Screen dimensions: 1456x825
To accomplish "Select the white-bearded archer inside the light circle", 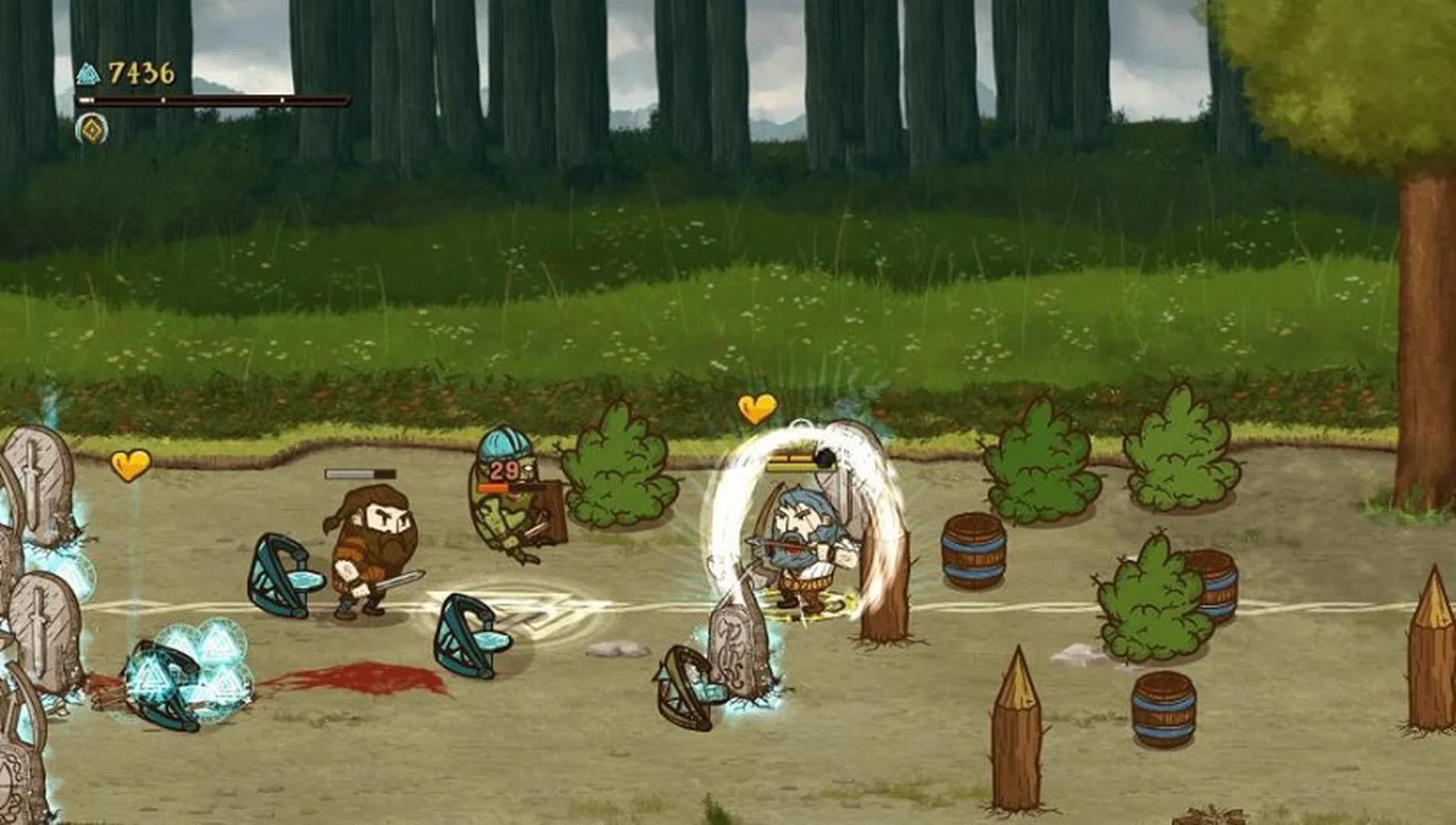I will 798,535.
